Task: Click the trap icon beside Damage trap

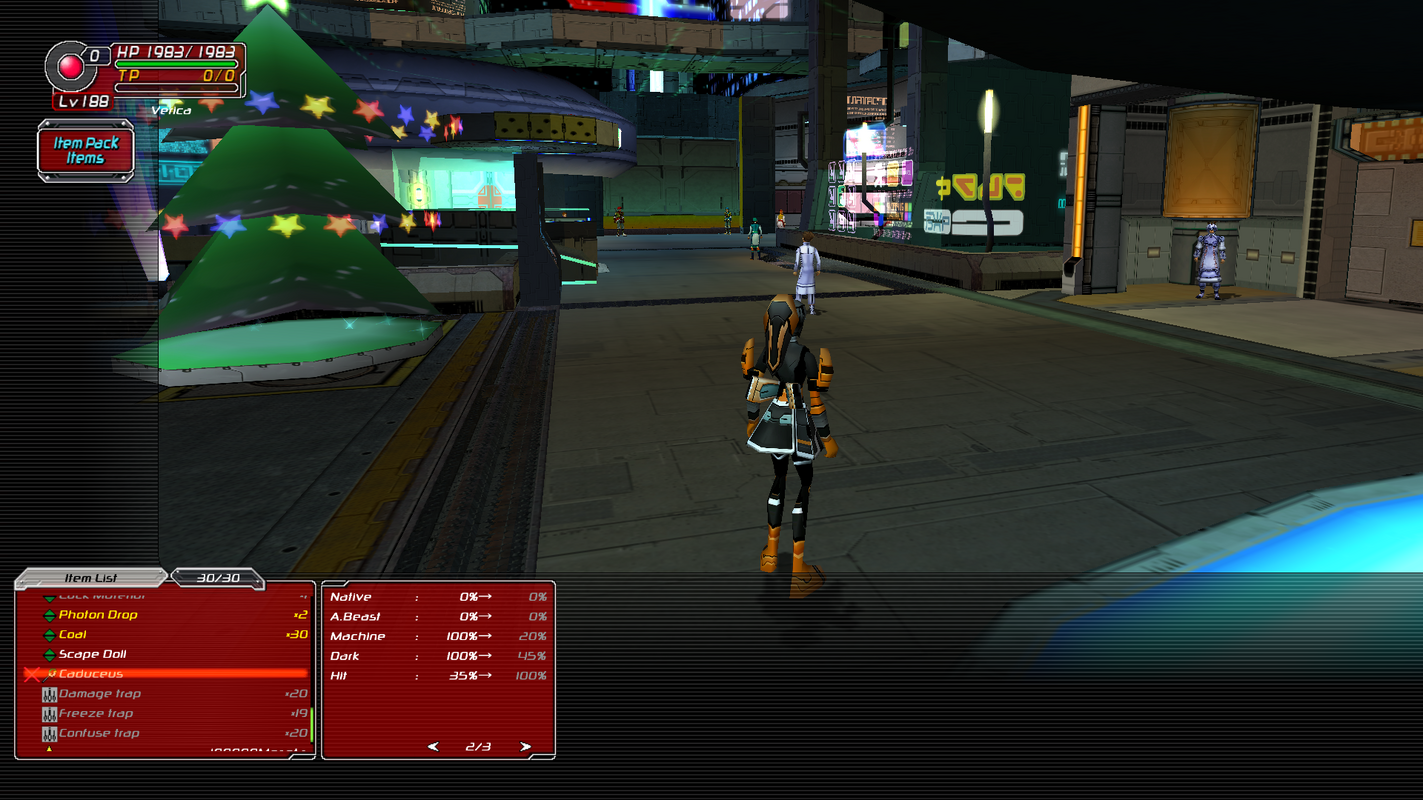Action: pos(51,693)
